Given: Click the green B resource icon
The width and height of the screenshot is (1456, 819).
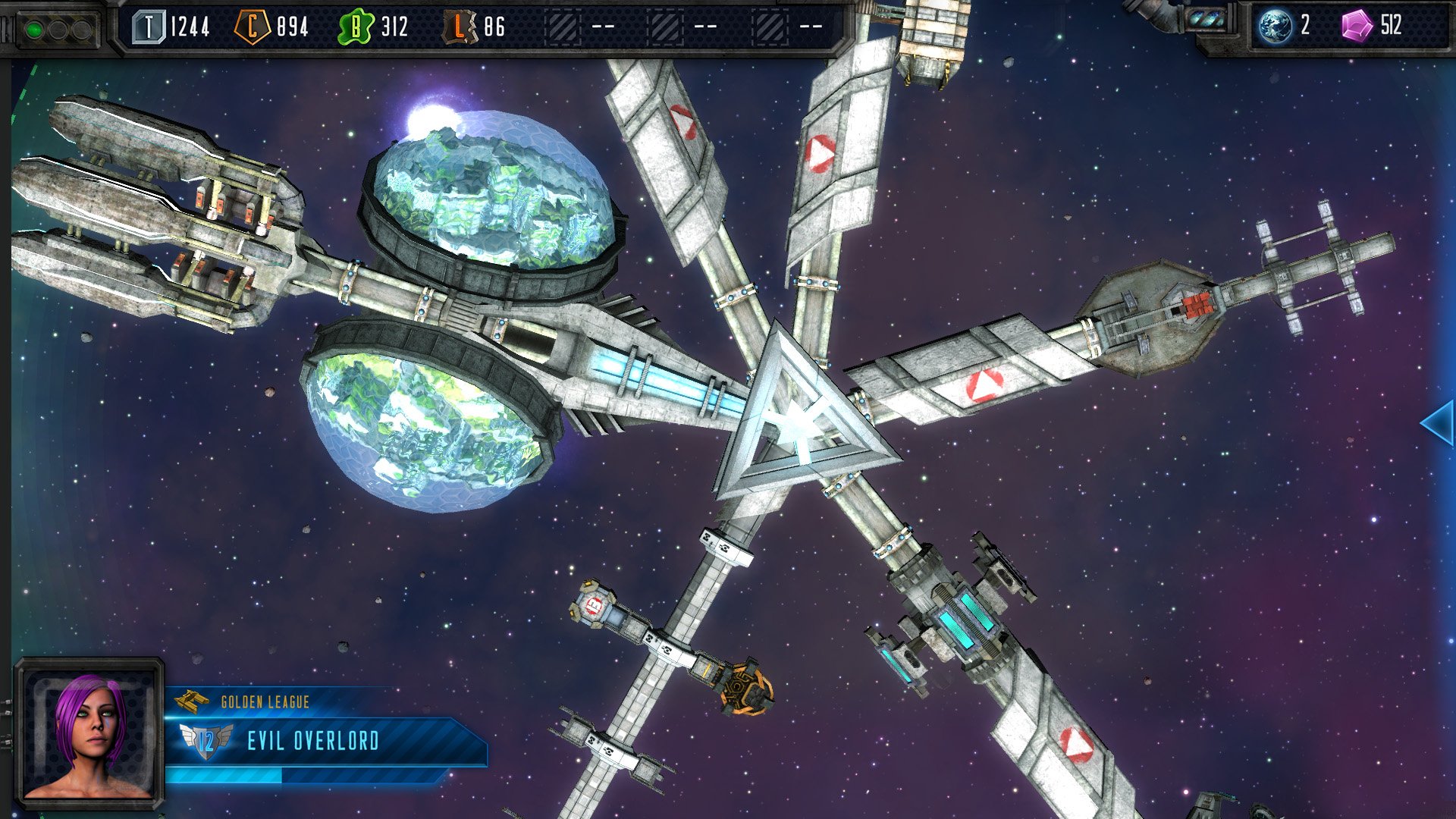Looking at the screenshot, I should 355,27.
